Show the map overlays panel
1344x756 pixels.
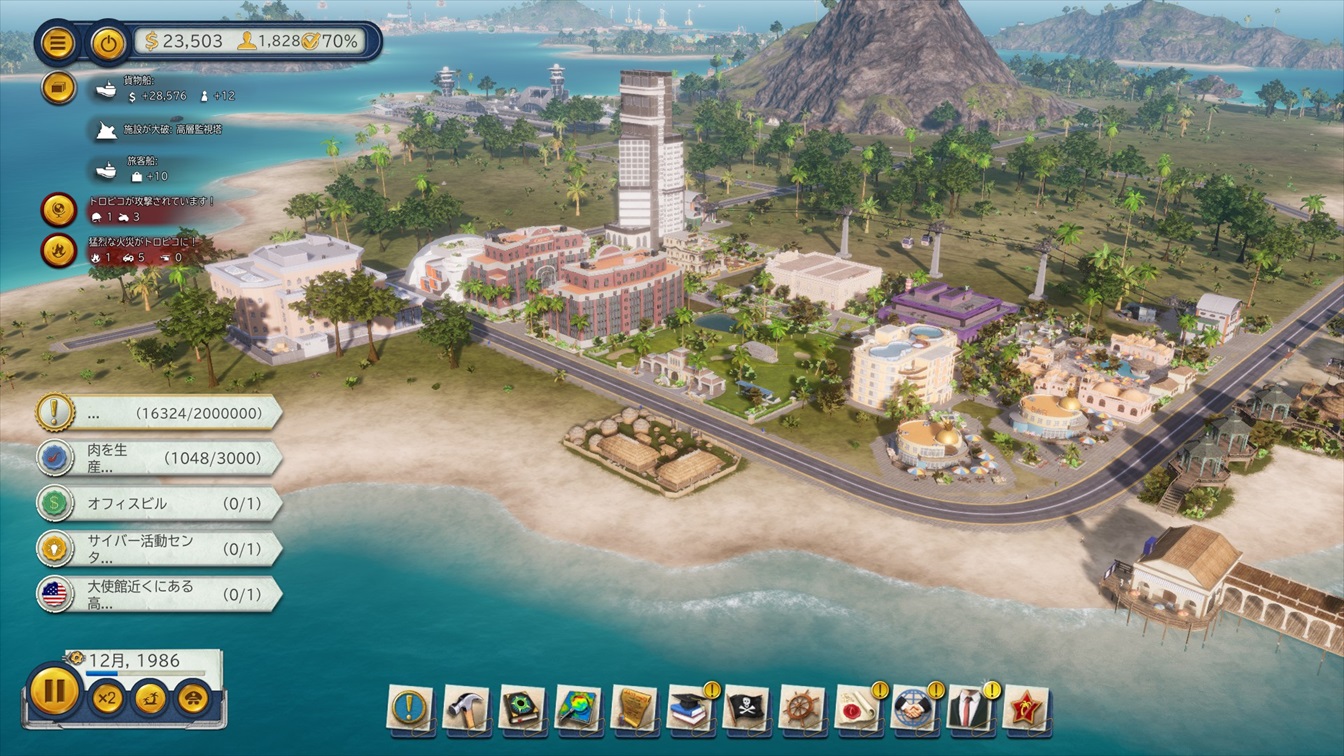pyautogui.click(x=578, y=708)
